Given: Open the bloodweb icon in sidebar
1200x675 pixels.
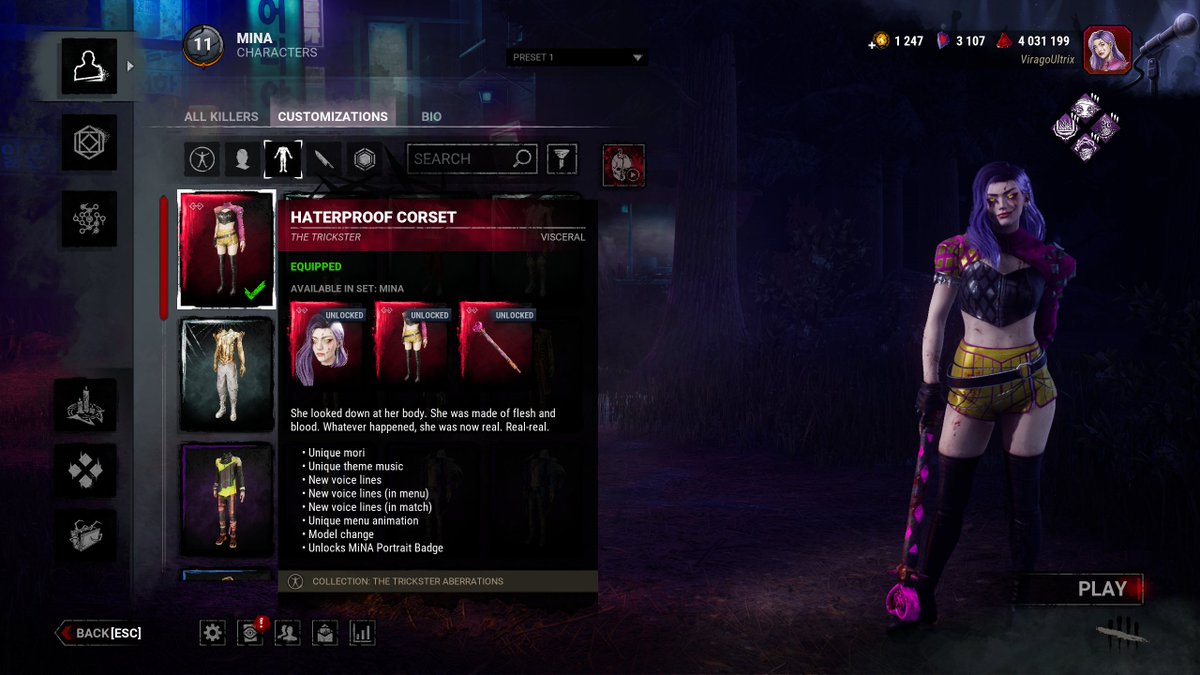Looking at the screenshot, I should 89,218.
